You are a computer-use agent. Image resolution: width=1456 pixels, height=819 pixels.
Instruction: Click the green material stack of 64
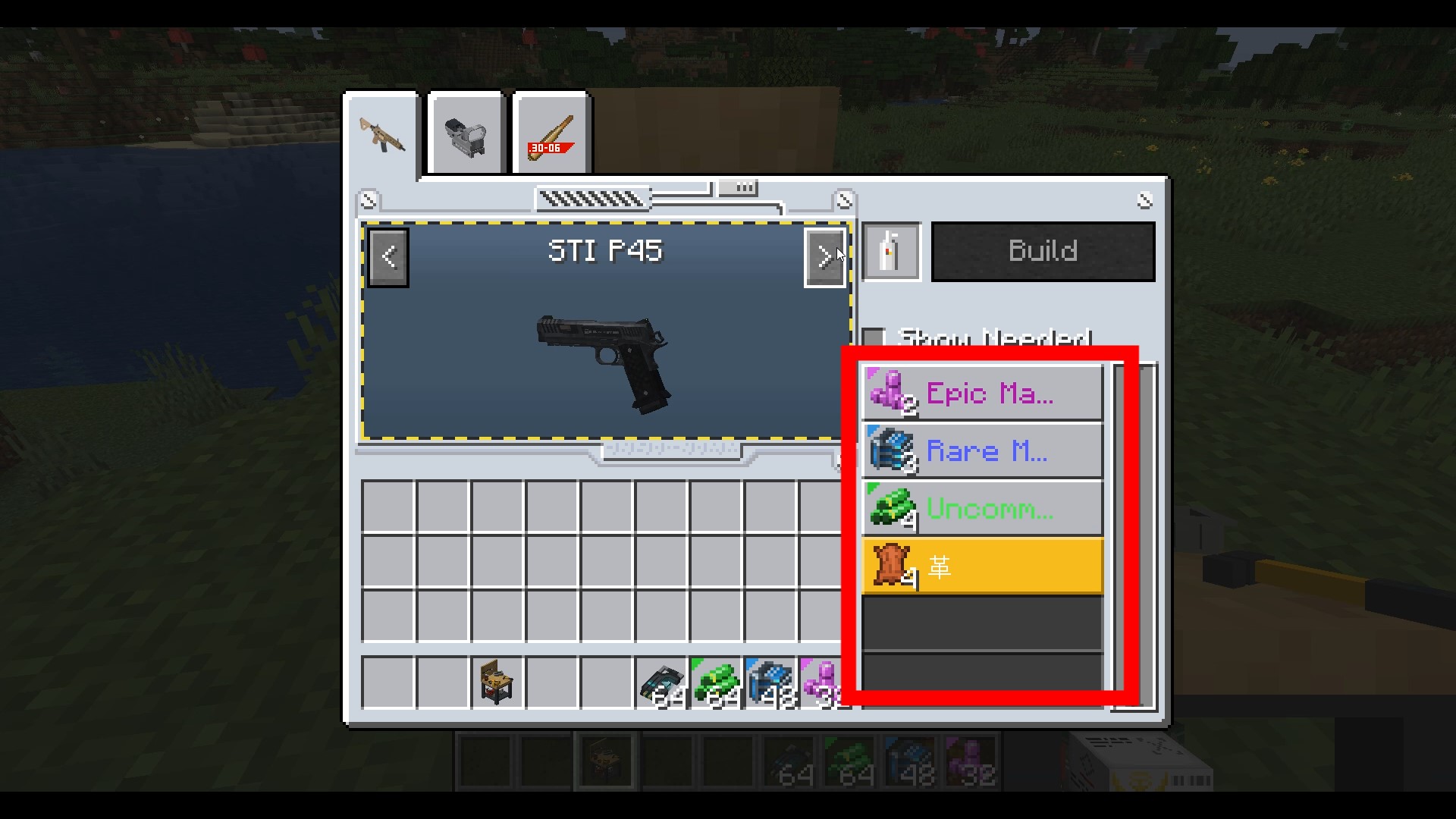[717, 681]
